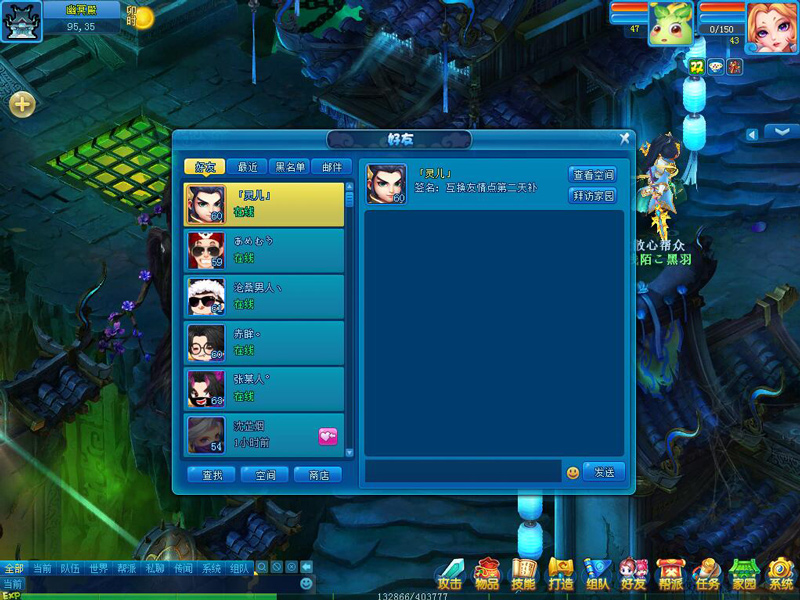Viewport: 800px width, 600px height.
Task: Close the 好友 friends window
Action: 625,139
